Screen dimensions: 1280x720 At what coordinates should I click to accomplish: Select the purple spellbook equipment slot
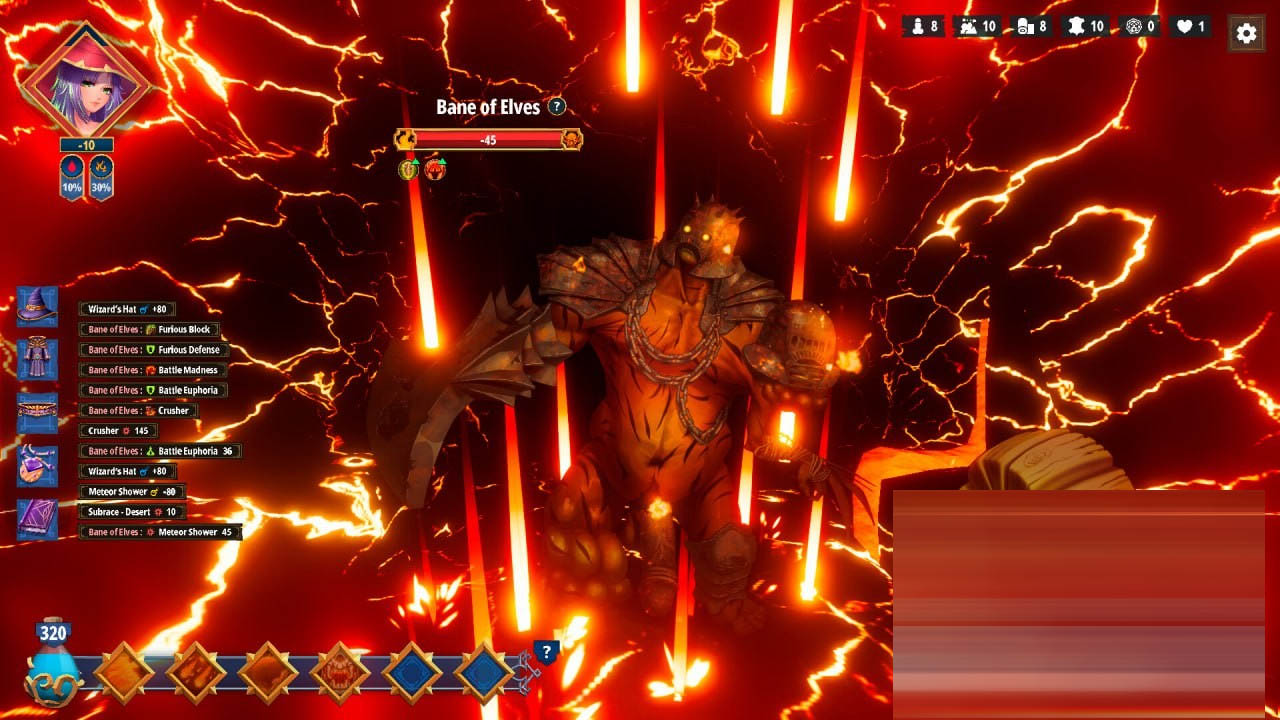37,520
